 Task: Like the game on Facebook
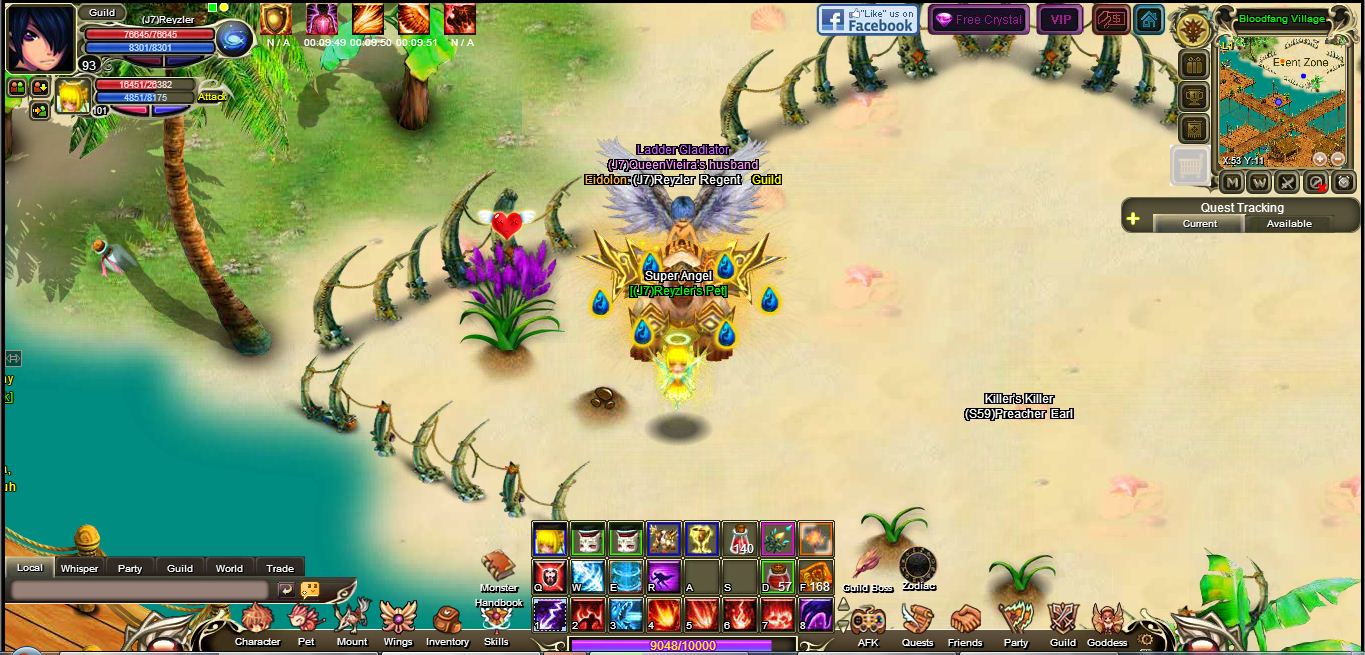(867, 19)
